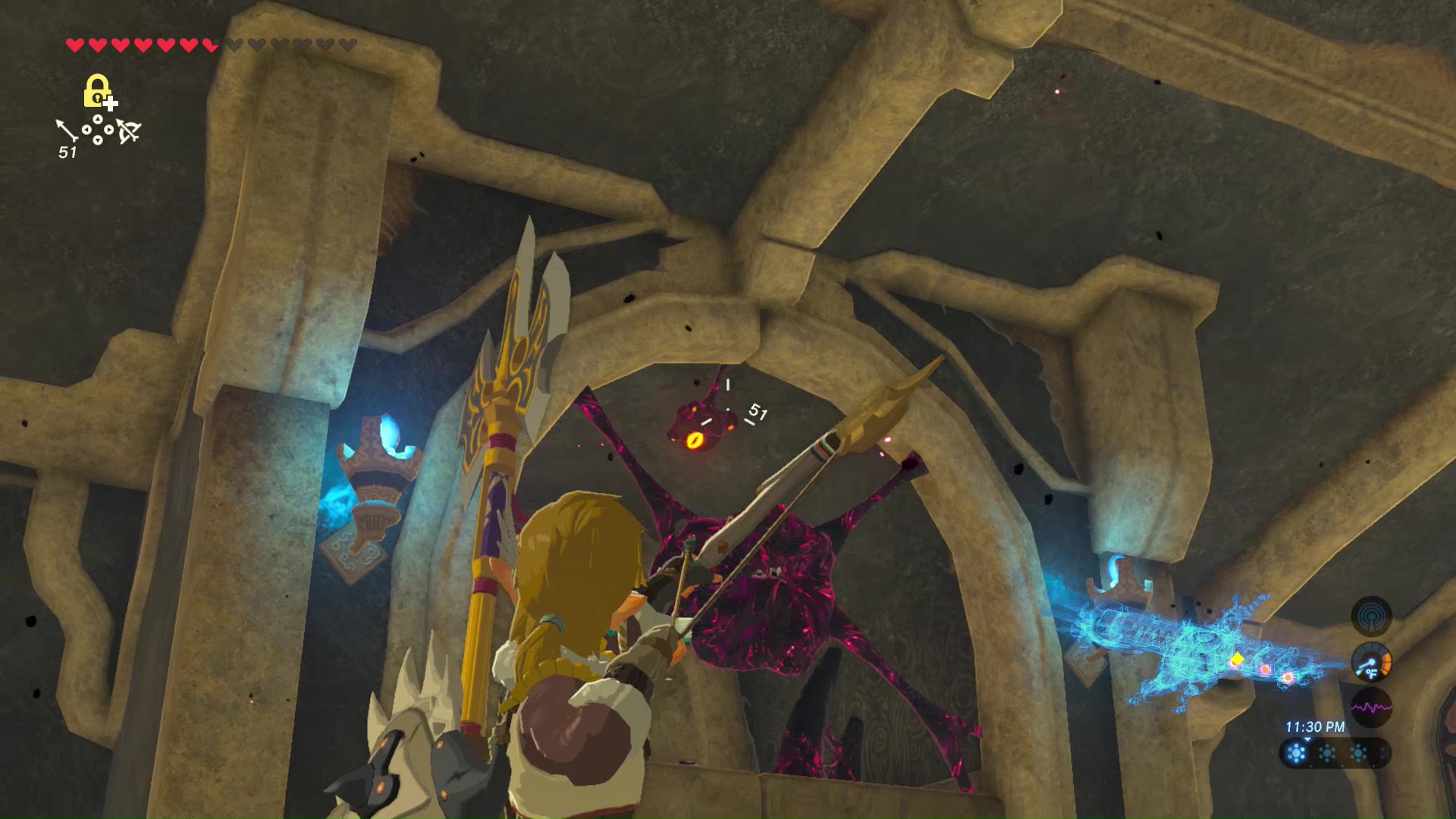Click the purple waveform noise meter
The width and height of the screenshot is (1456, 819).
1371,708
